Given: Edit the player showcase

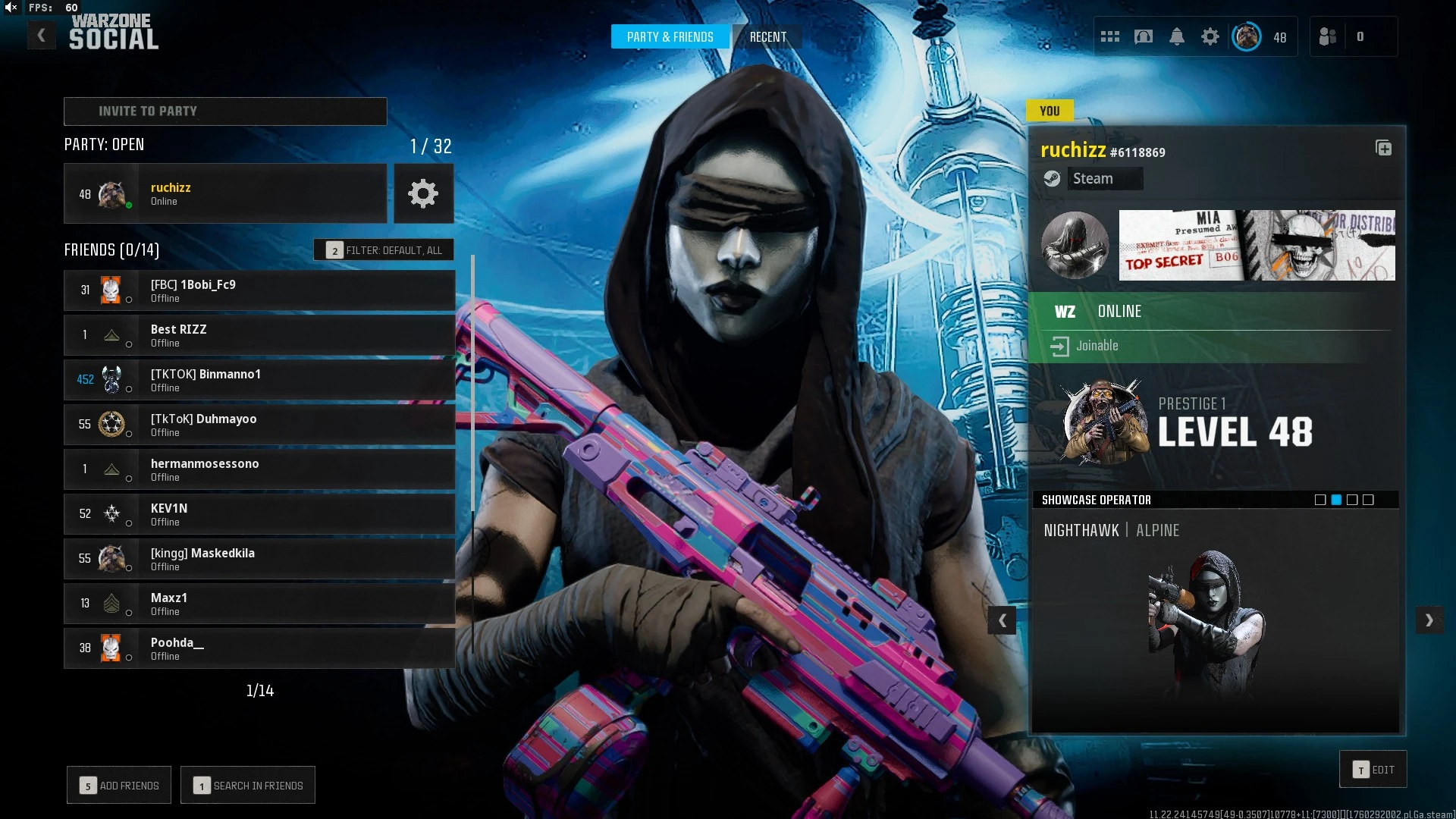Looking at the screenshot, I should click(x=1373, y=770).
